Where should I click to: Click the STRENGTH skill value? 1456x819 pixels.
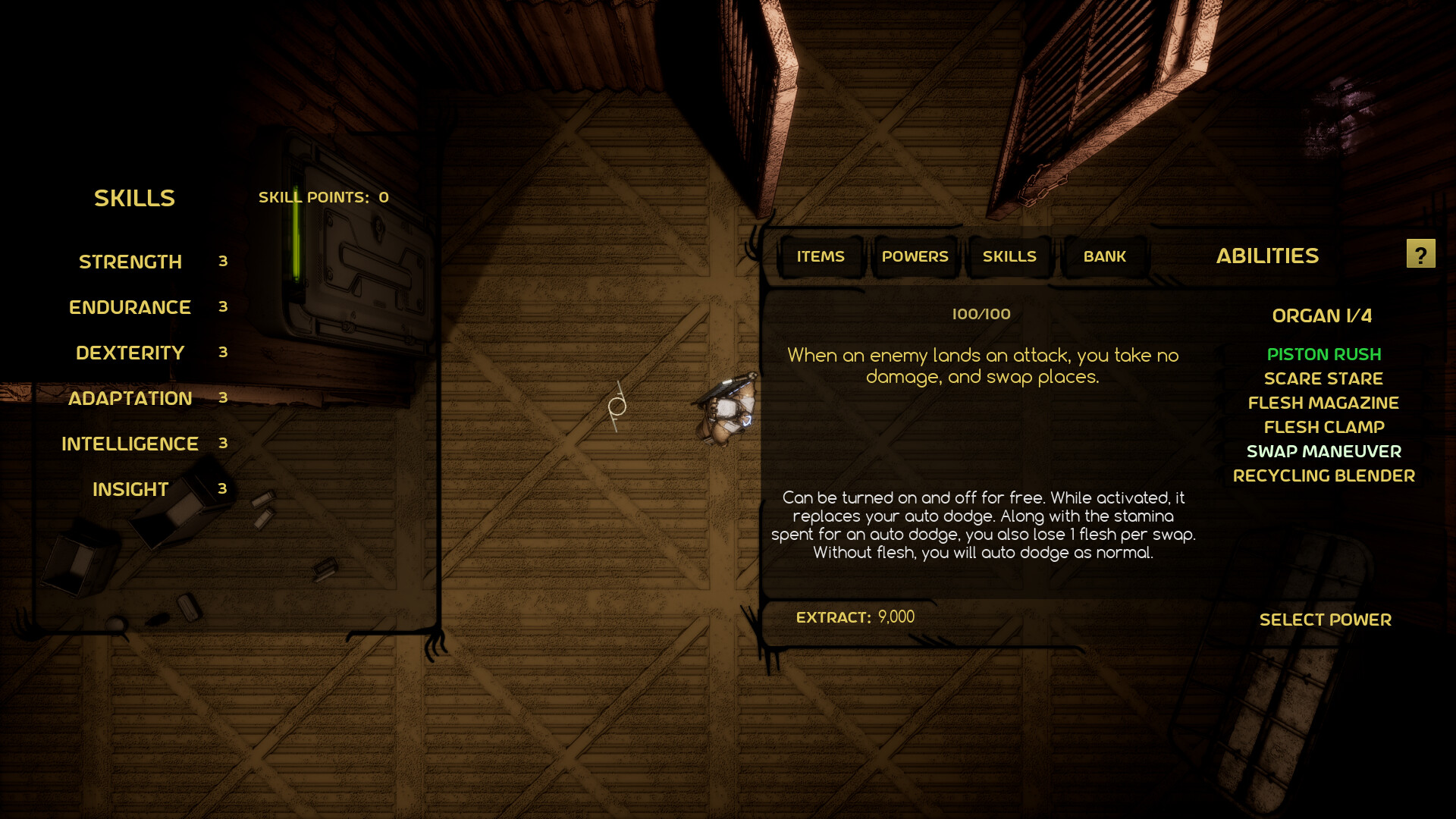pyautogui.click(x=222, y=262)
